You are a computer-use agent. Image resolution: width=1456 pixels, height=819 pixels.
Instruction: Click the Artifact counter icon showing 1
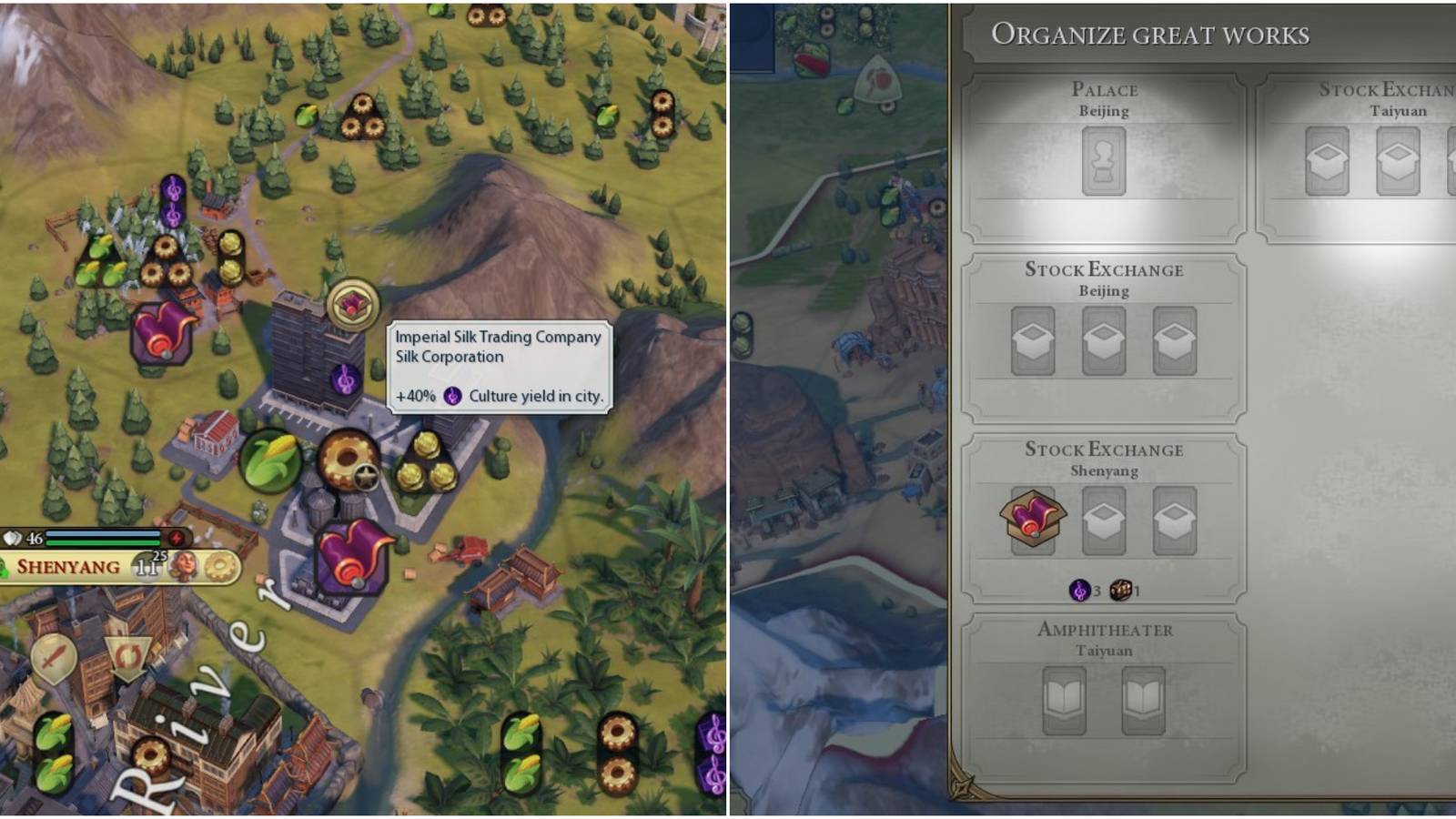[1121, 589]
